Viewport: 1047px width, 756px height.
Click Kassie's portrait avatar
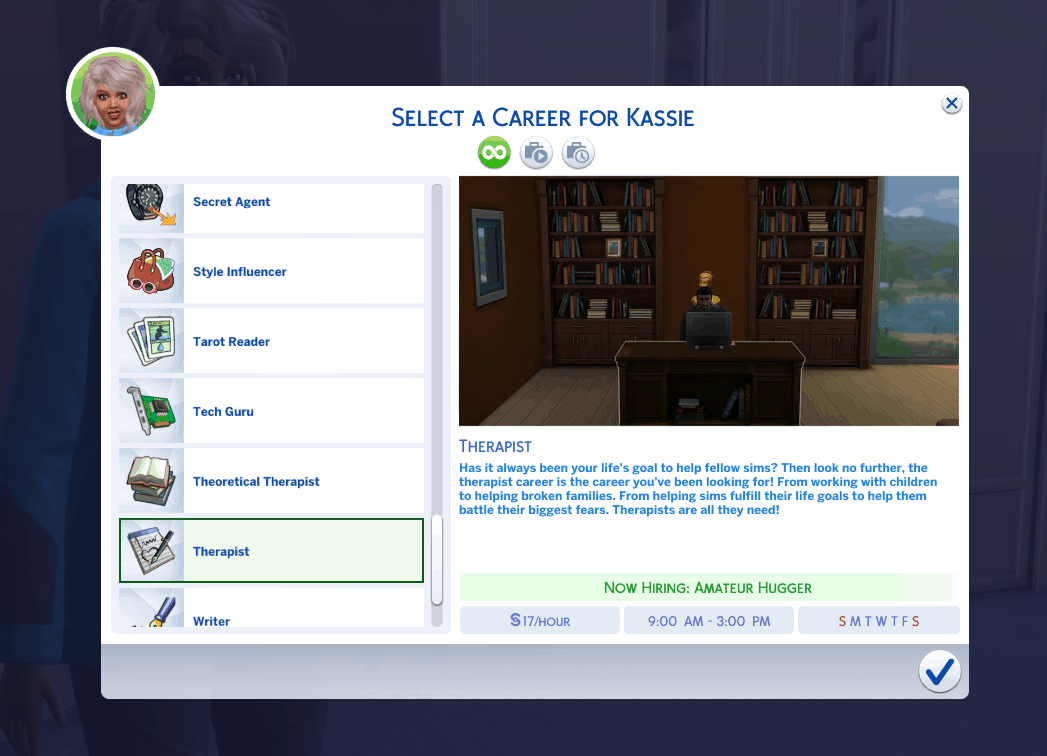pos(113,94)
